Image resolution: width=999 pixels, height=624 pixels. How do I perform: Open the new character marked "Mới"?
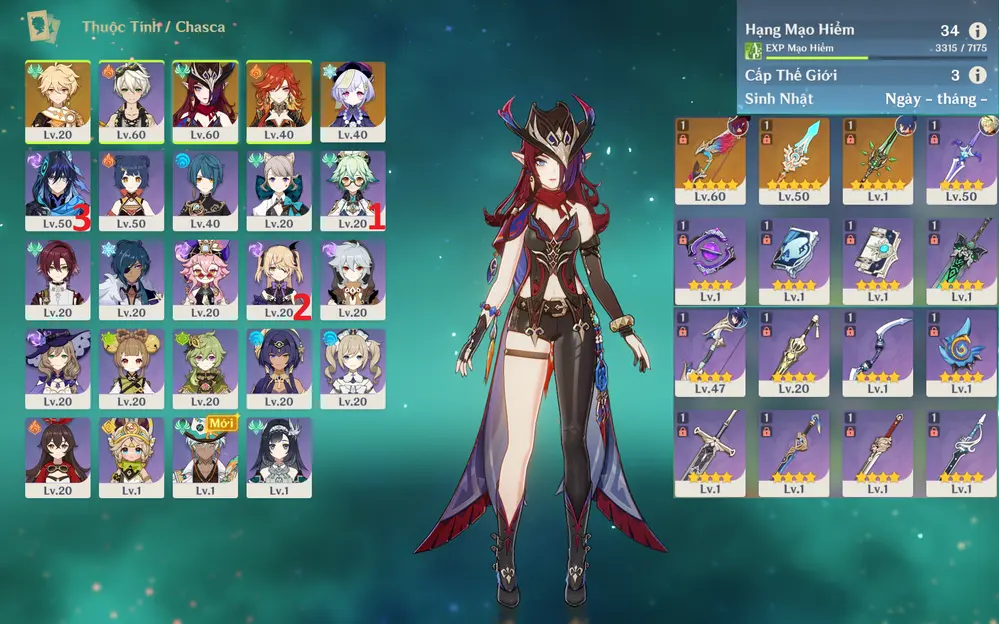[x=205, y=457]
